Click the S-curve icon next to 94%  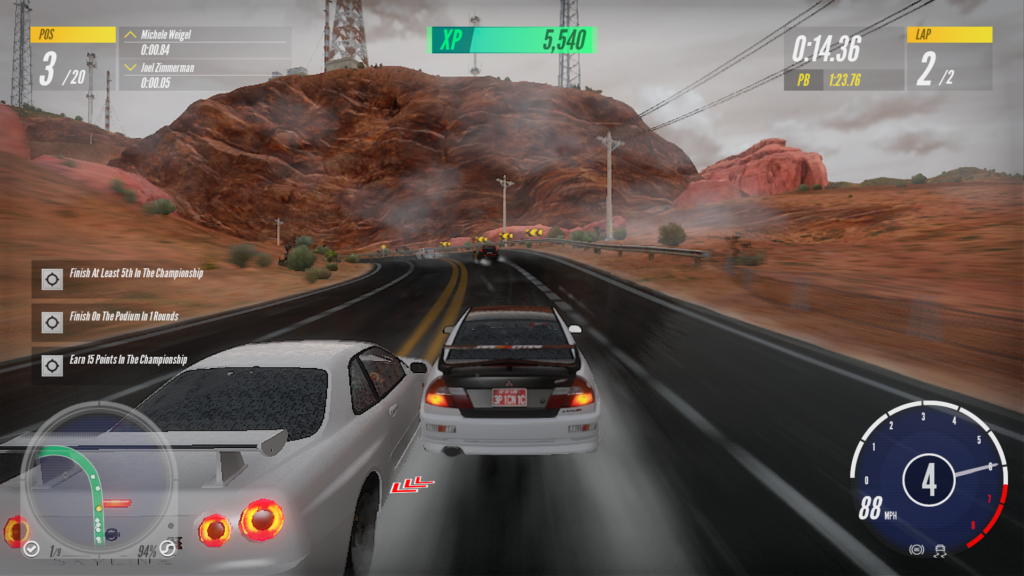(x=168, y=548)
